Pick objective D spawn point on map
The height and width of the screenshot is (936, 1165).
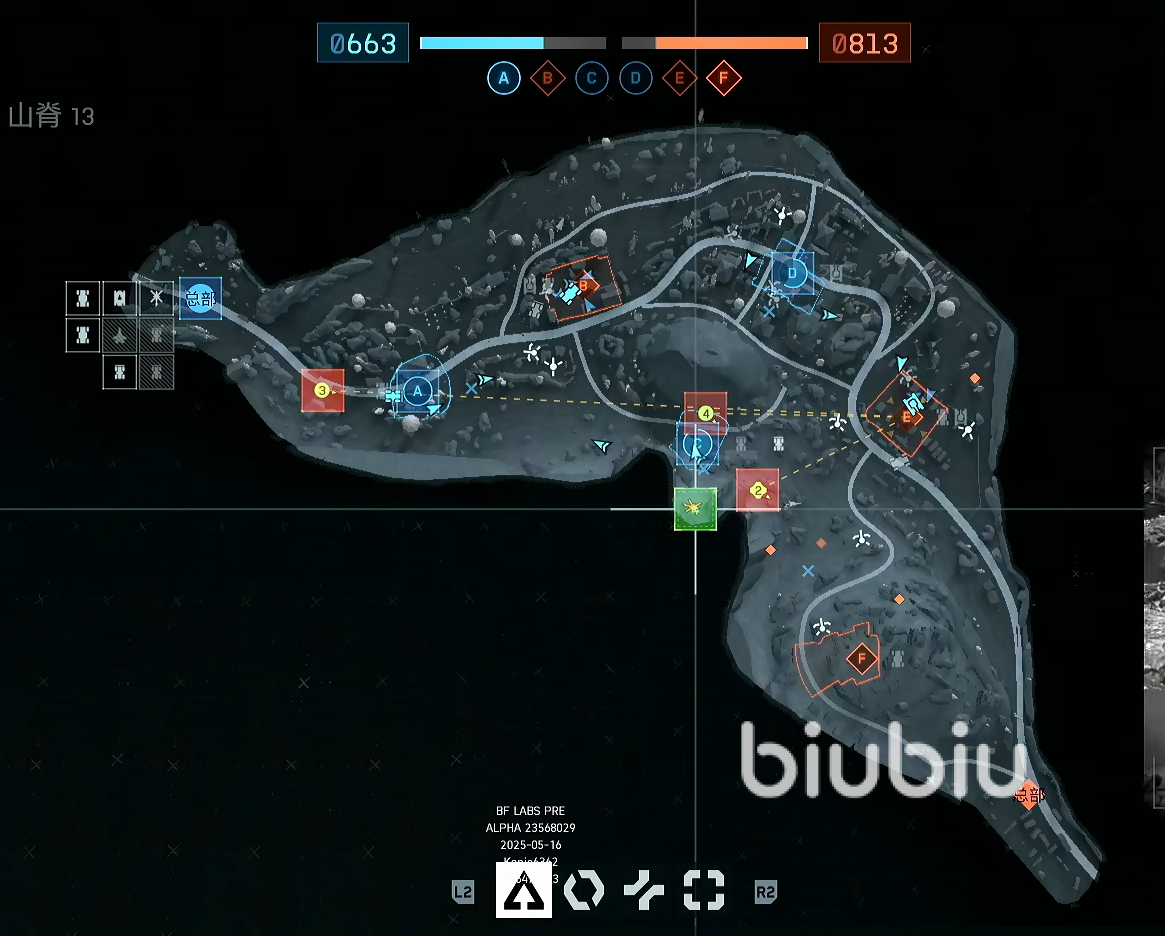[x=793, y=272]
